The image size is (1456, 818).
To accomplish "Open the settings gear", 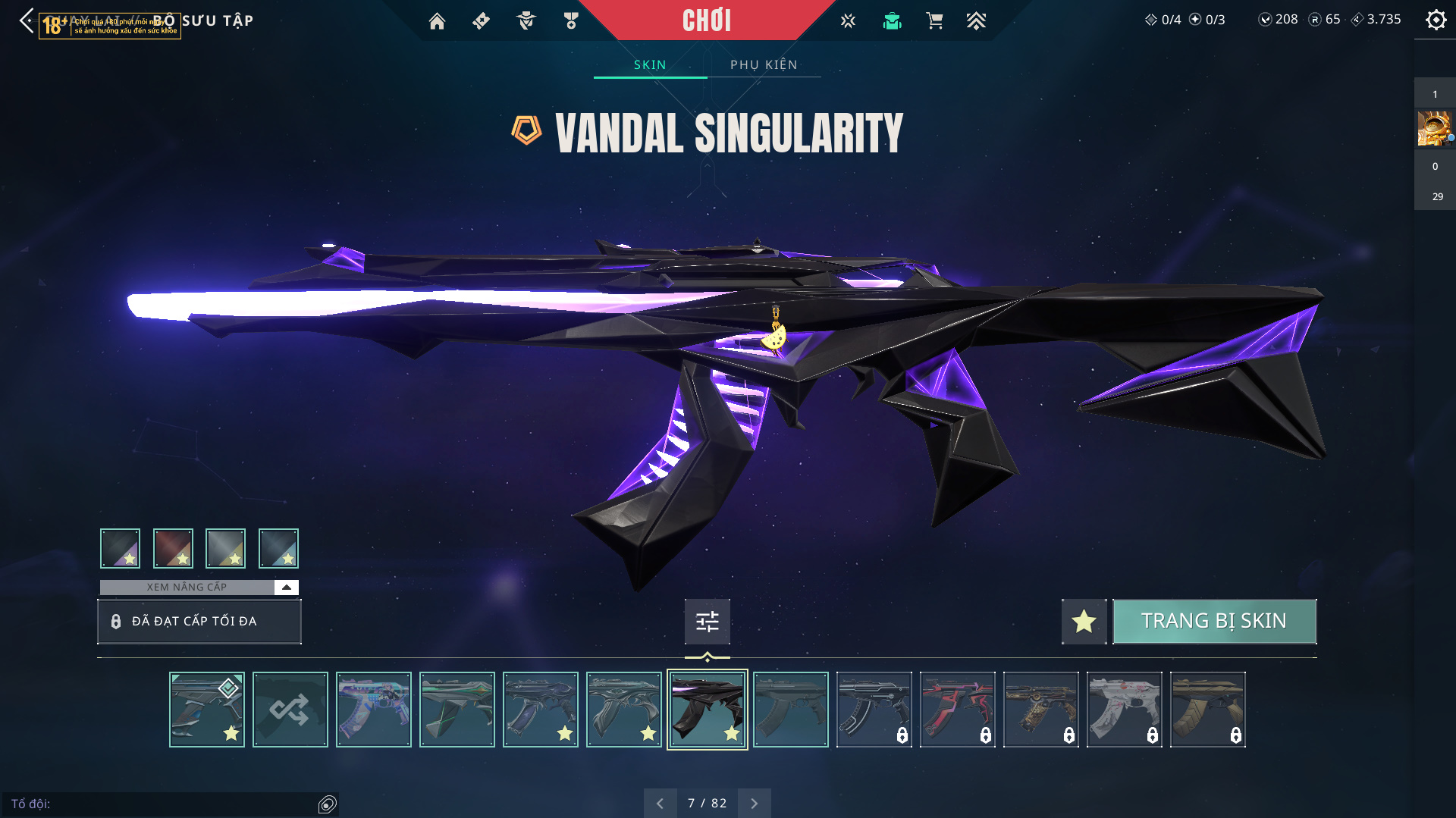I will tap(1436, 20).
